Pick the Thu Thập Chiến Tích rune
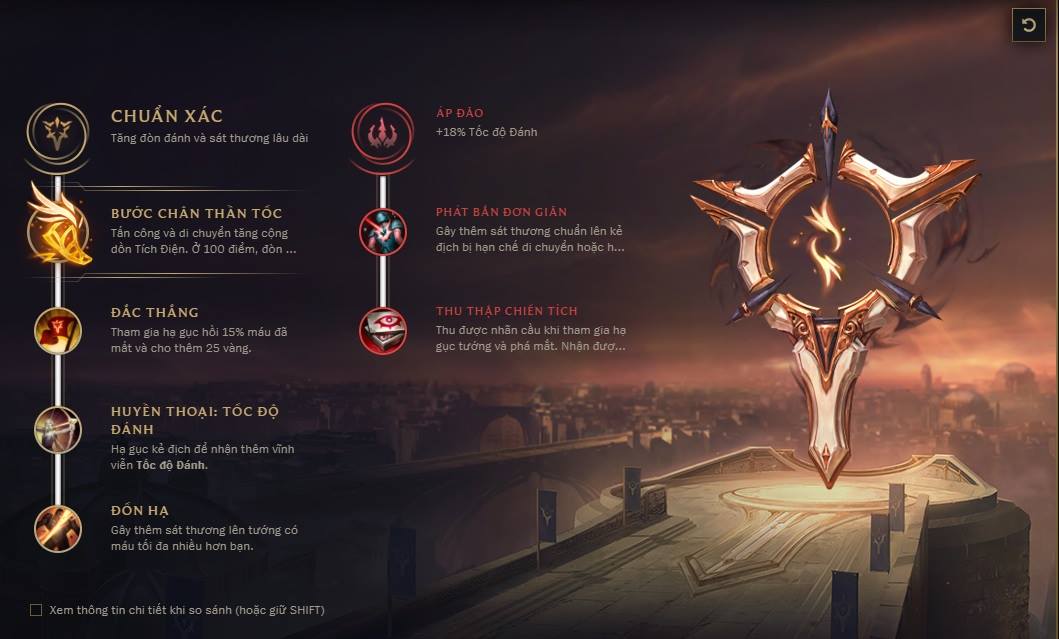Screen dimensions: 1059x639 point(382,330)
